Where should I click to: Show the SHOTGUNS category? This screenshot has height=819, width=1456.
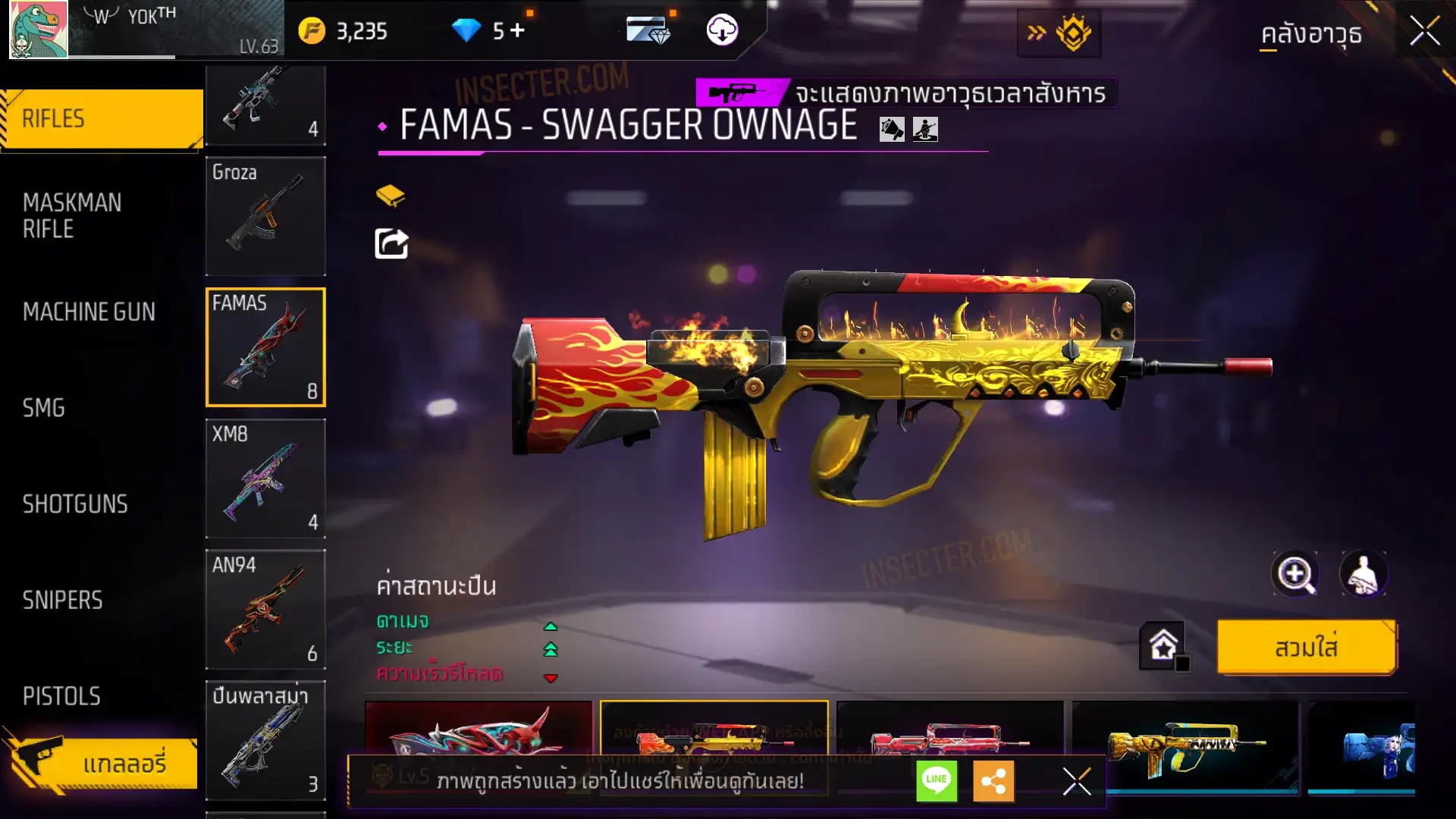[75, 504]
